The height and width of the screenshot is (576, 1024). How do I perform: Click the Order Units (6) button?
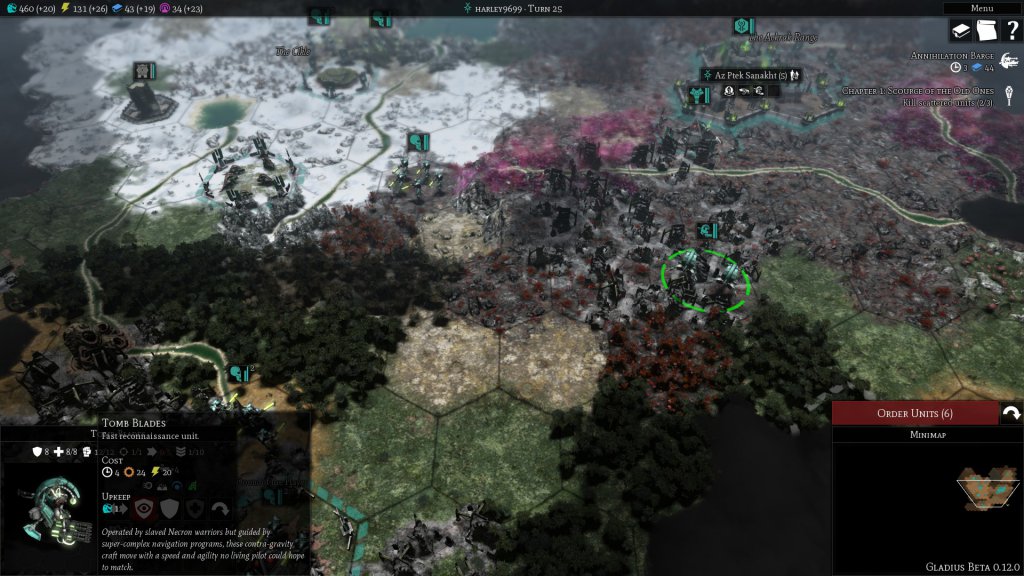click(914, 413)
